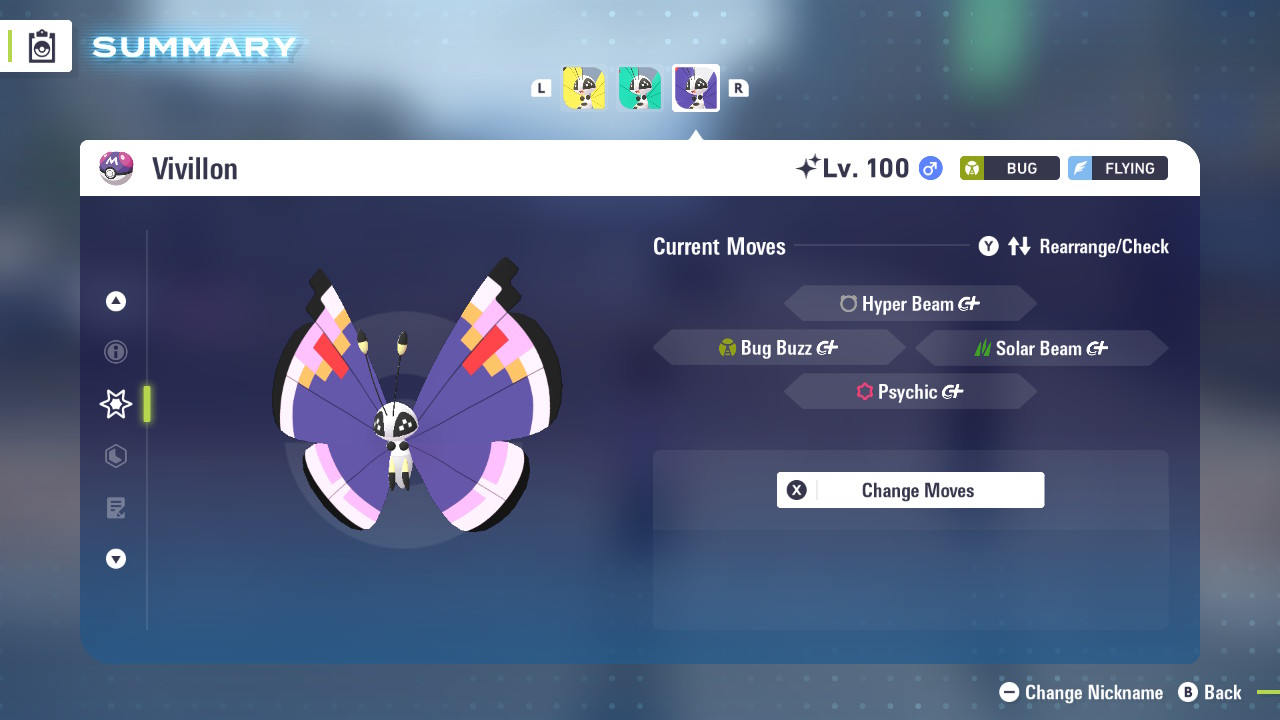Switch to the green Vivillon party thumbnail
The image size is (1280, 720).
(640, 87)
